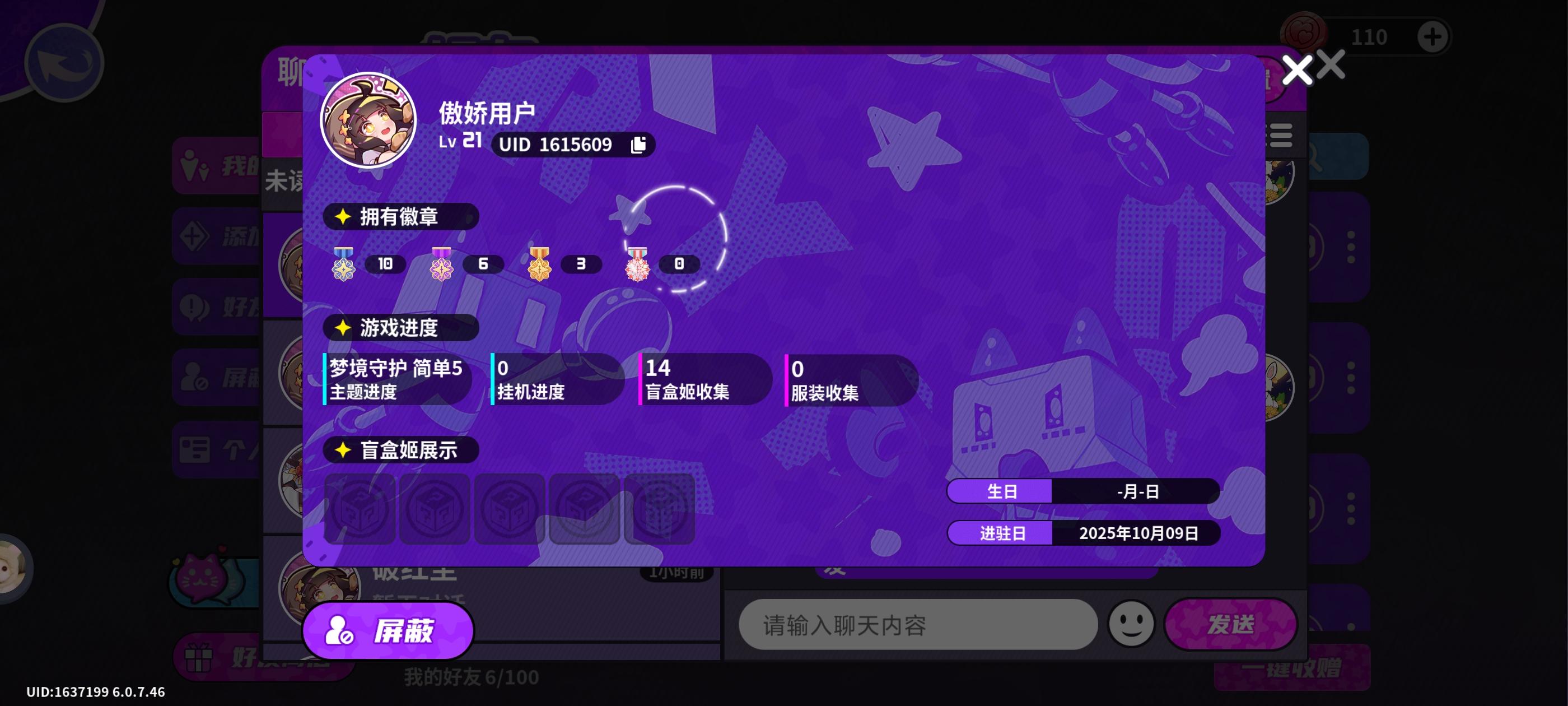Click the plus icon next to the 110 coins

click(x=1434, y=35)
